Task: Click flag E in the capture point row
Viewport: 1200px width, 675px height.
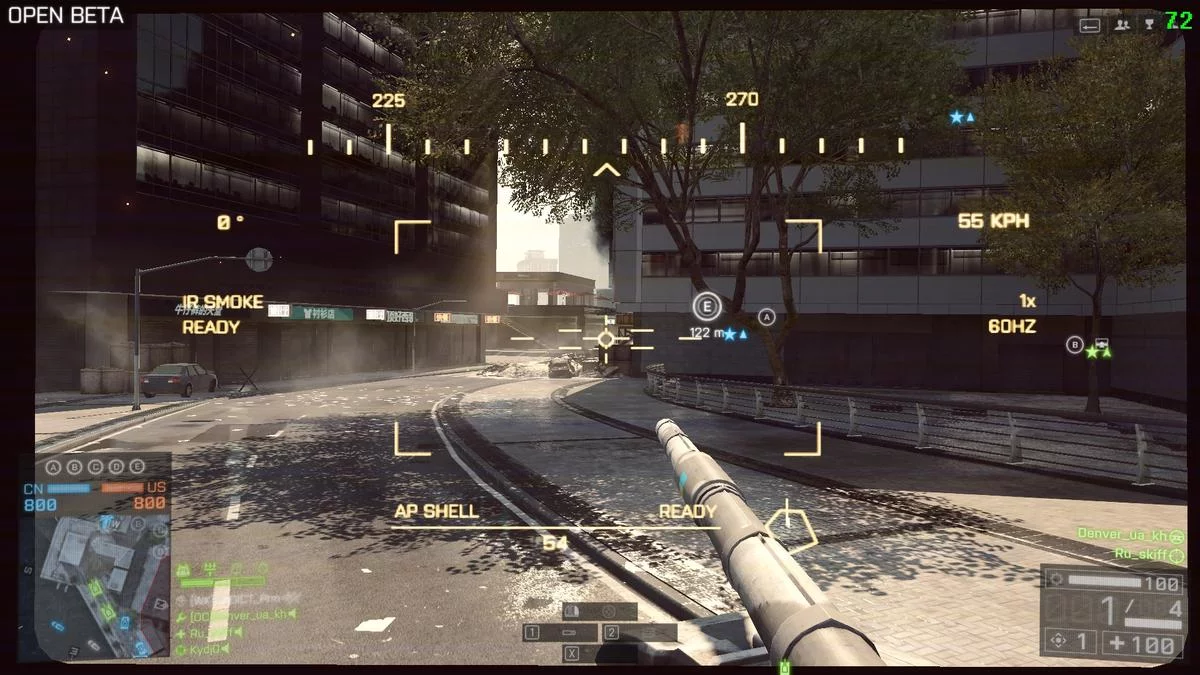Action: point(136,467)
